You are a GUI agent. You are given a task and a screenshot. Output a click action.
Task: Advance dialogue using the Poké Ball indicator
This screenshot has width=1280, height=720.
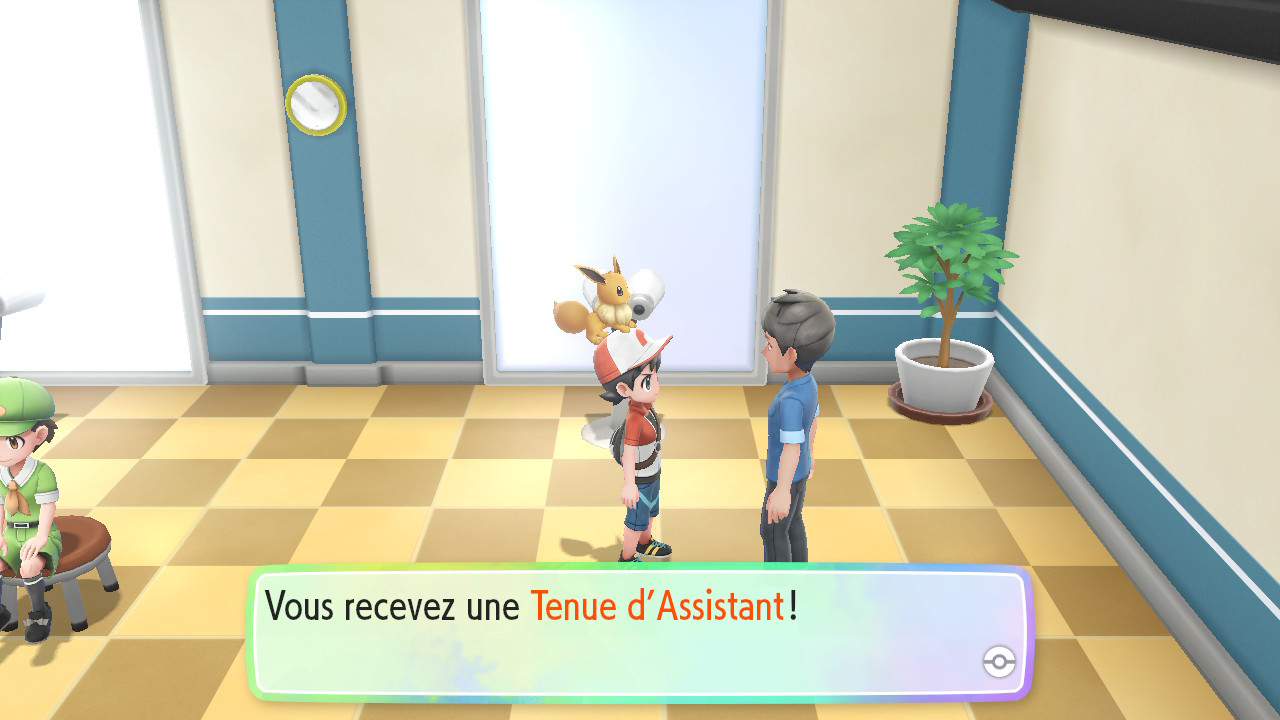click(999, 661)
